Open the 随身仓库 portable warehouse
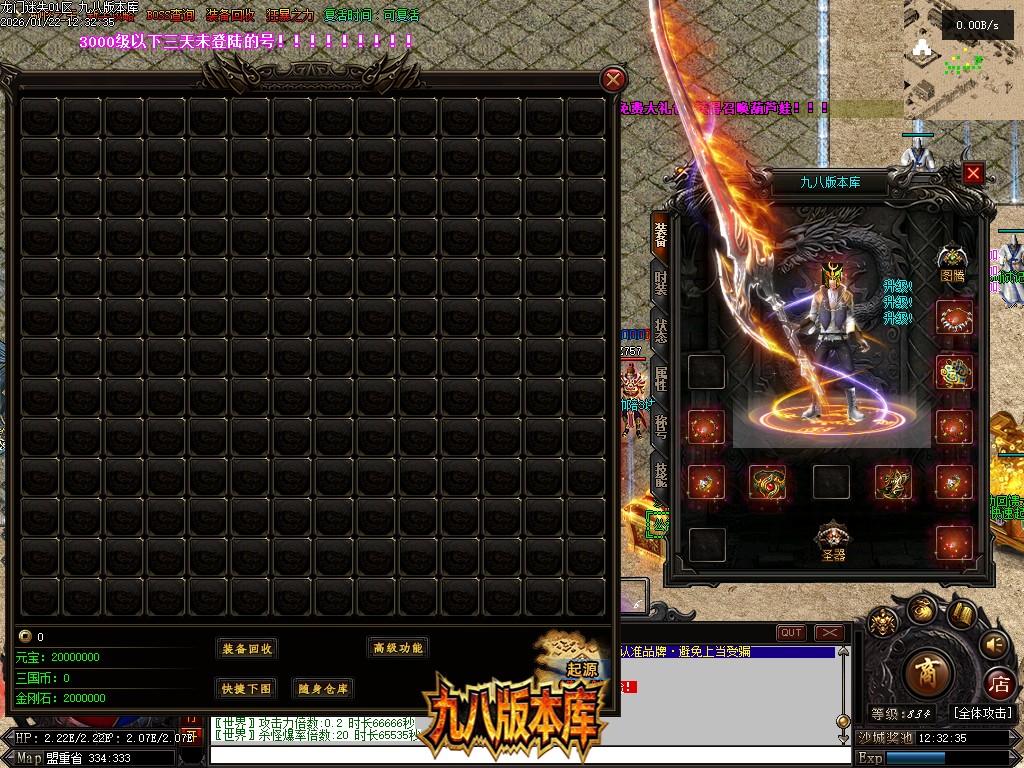The width and height of the screenshot is (1024, 768). click(322, 688)
